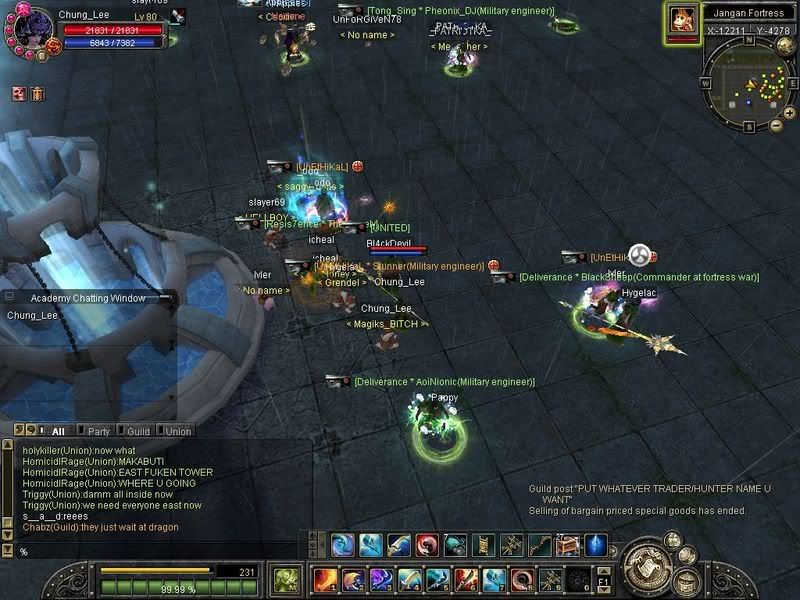Minimize the Academy Chatting Window
The image size is (800, 600).
click(x=167, y=298)
